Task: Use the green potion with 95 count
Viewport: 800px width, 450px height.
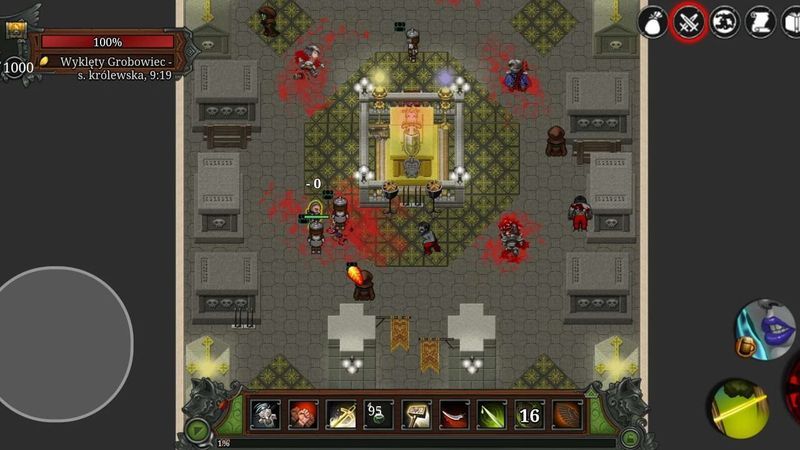Action: [x=378, y=413]
